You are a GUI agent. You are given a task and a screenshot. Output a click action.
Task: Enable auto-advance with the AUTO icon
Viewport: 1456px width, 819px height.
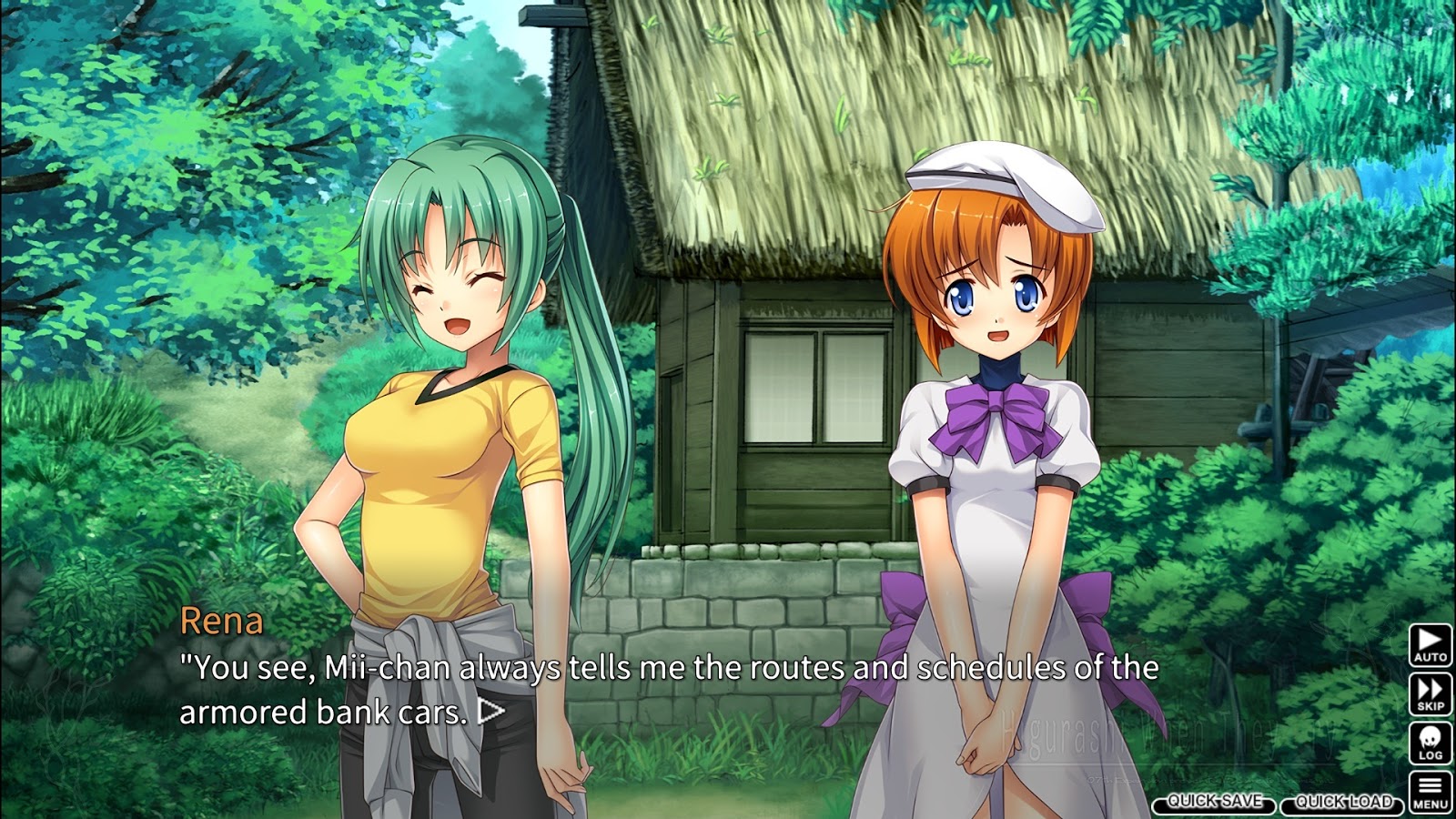(1431, 646)
